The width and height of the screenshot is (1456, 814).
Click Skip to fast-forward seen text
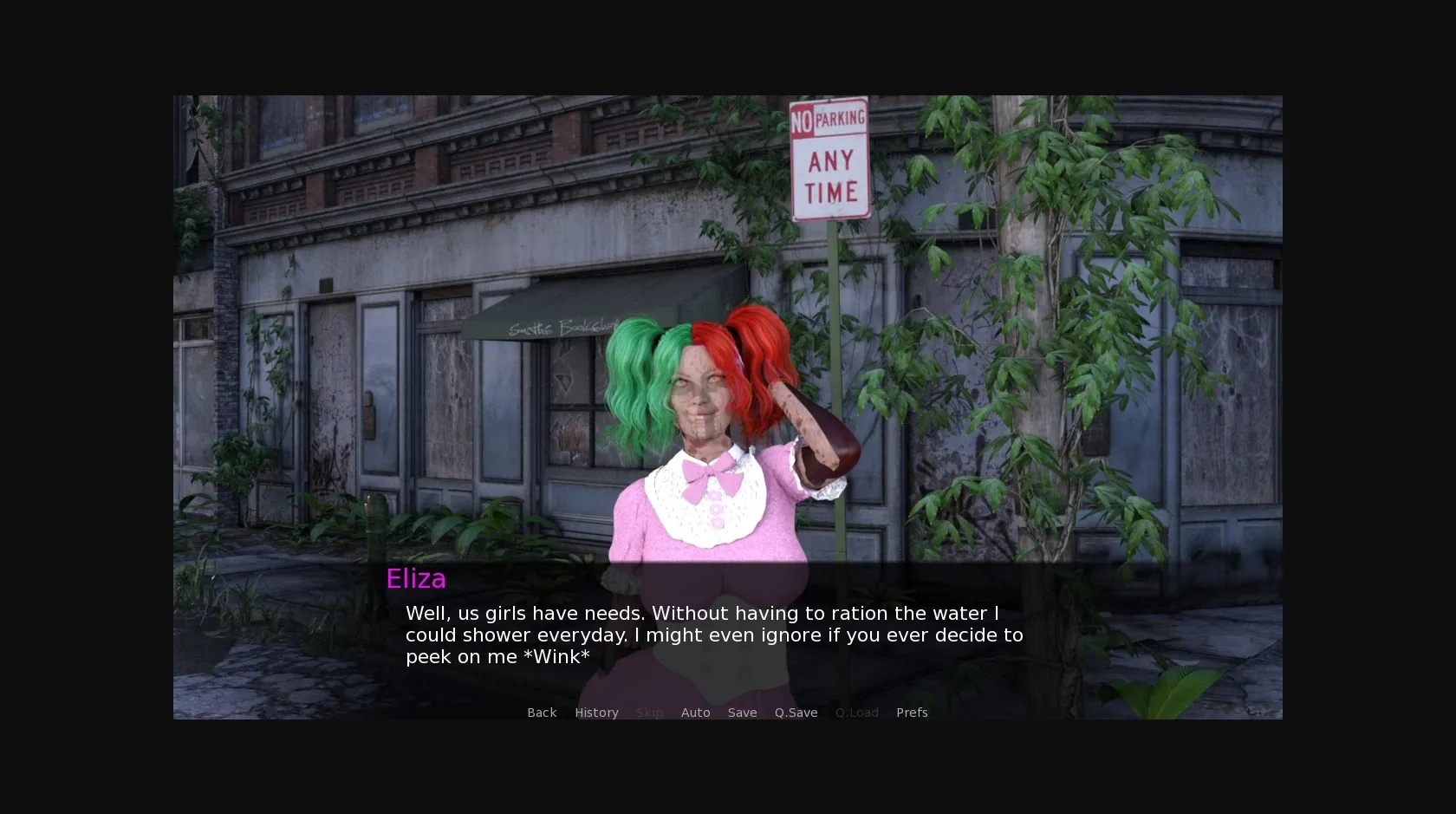[649, 712]
